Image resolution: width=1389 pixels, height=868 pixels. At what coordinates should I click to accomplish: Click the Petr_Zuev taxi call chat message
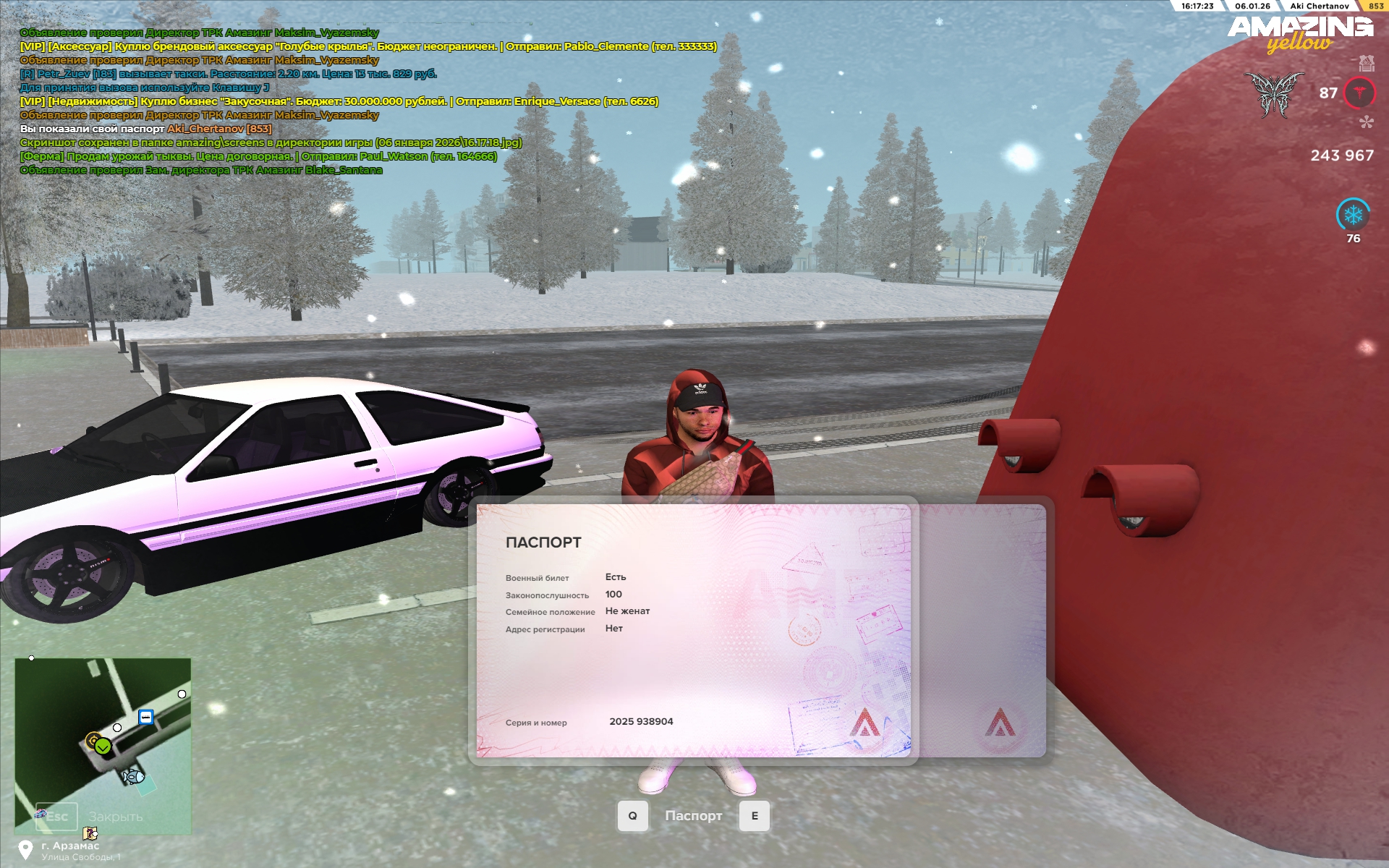[x=229, y=74]
